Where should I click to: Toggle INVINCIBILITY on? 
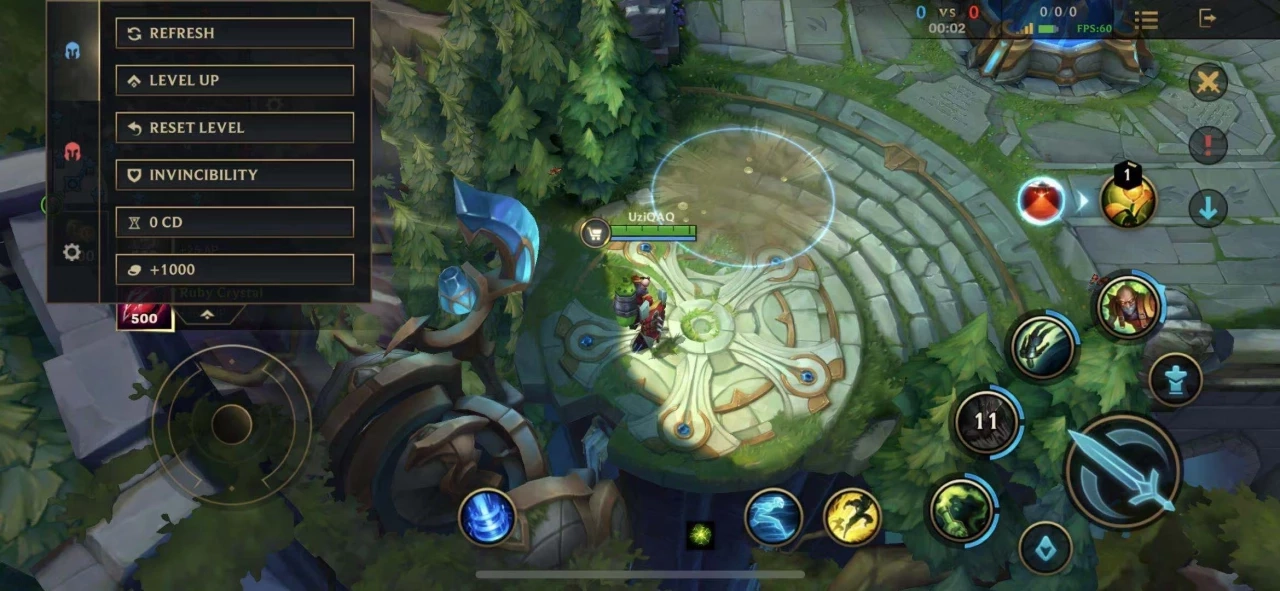[234, 175]
